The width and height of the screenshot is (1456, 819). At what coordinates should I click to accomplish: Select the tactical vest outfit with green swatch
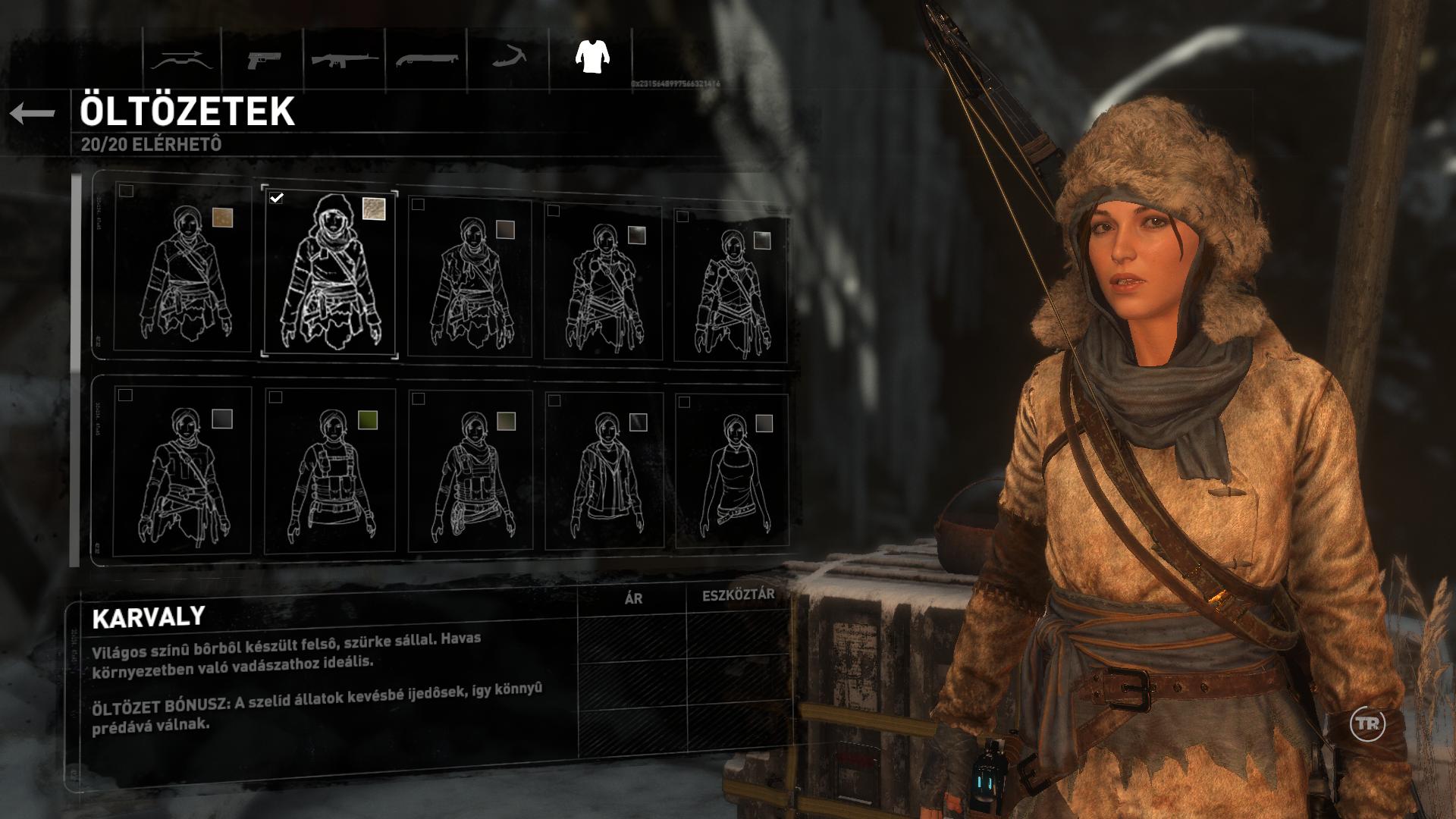click(330, 472)
